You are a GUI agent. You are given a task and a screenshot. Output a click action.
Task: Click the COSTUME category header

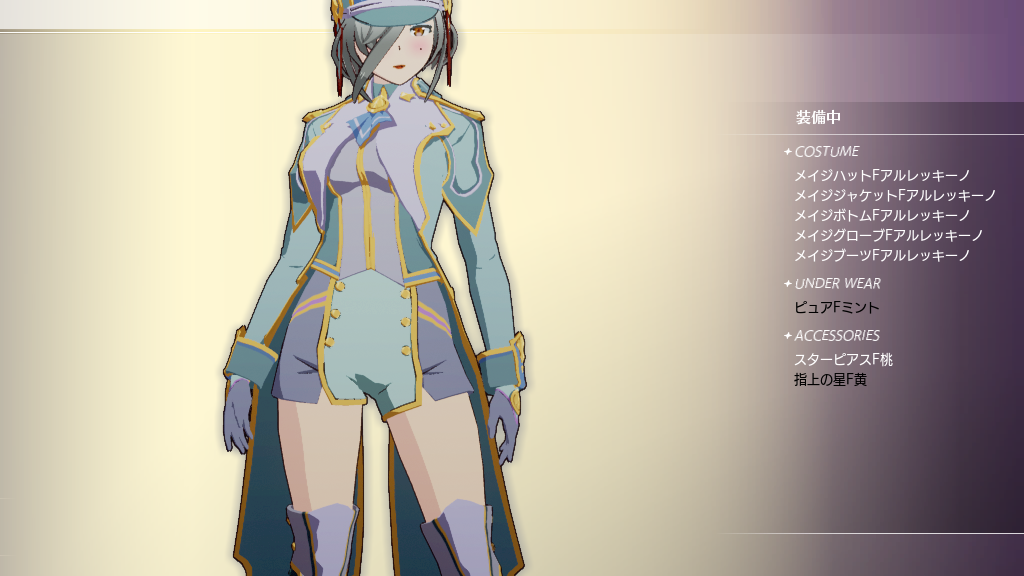pos(826,151)
